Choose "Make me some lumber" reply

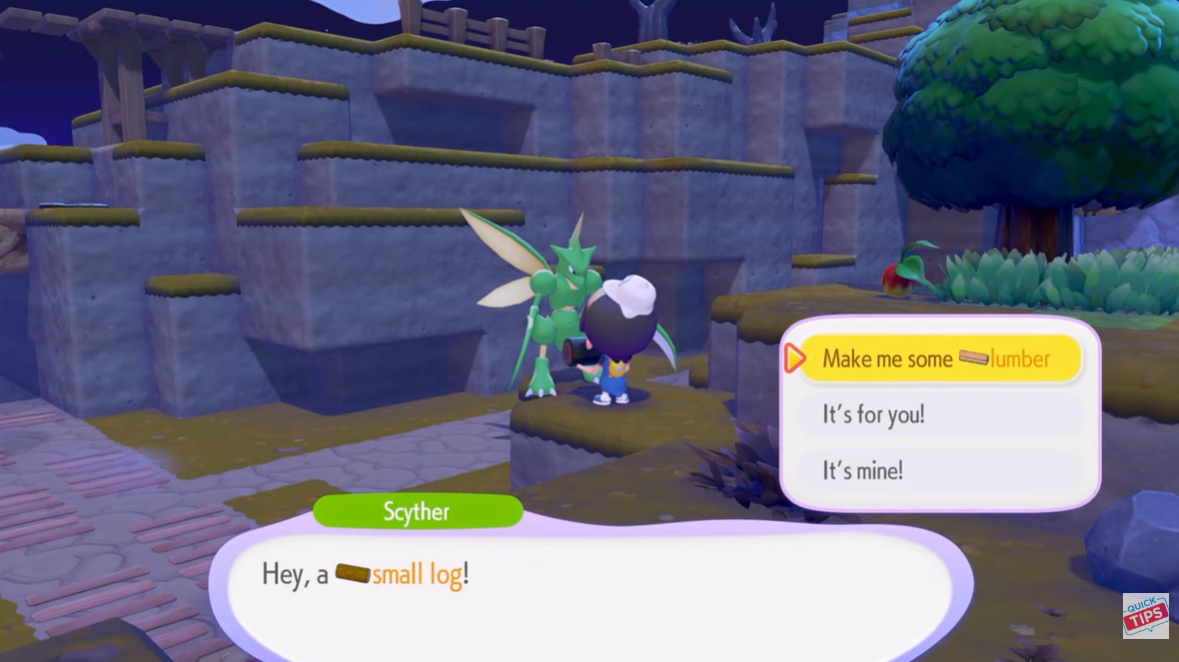[936, 359]
